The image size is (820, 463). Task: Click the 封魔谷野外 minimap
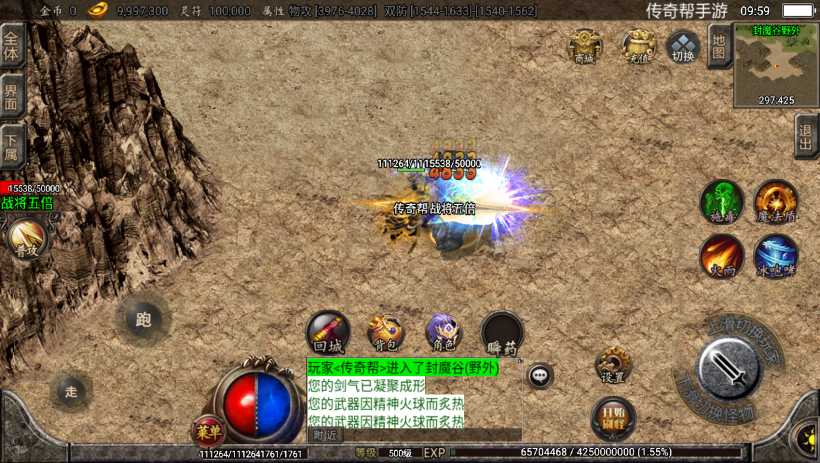click(776, 66)
